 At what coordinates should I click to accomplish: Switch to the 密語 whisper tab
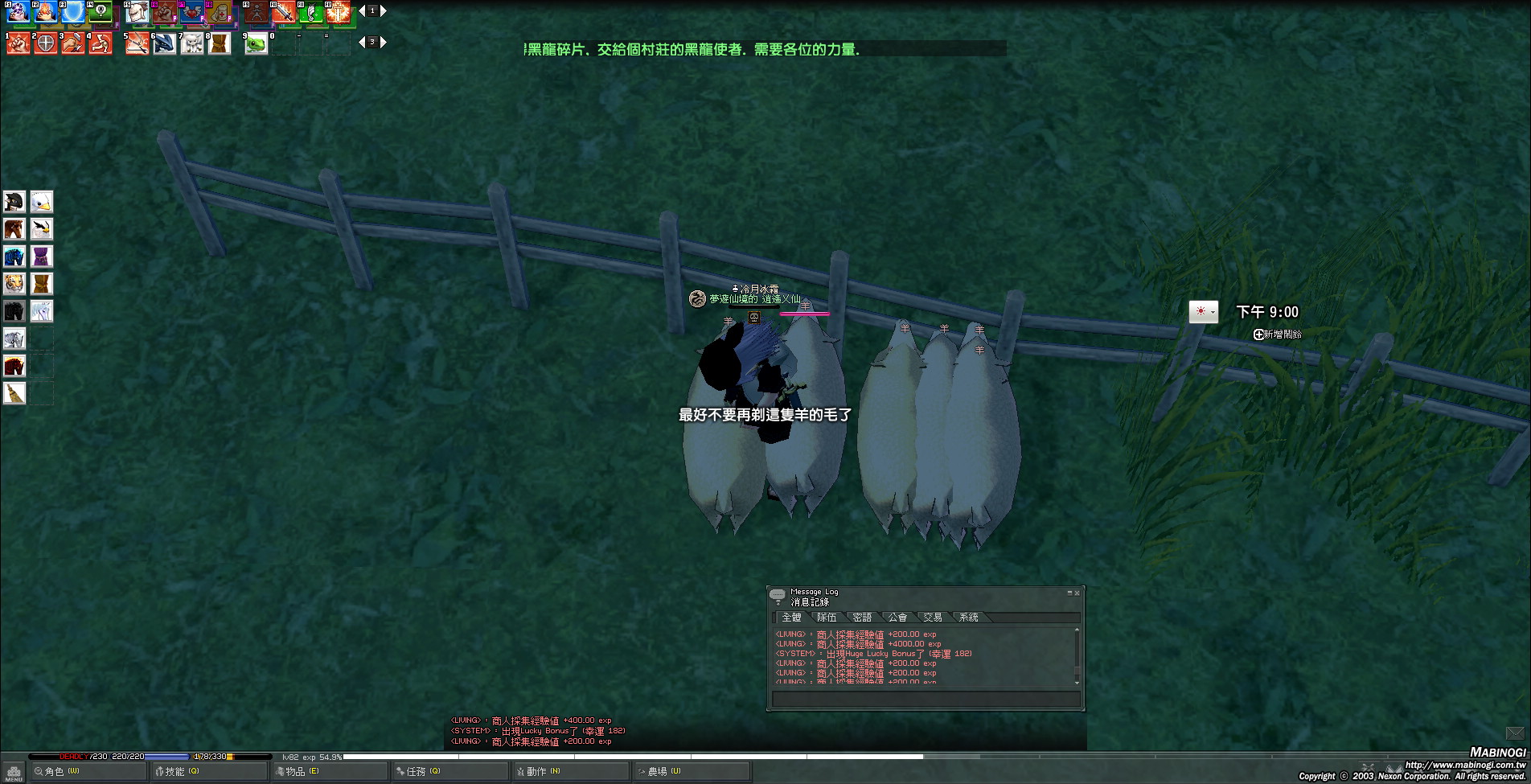pyautogui.click(x=862, y=618)
